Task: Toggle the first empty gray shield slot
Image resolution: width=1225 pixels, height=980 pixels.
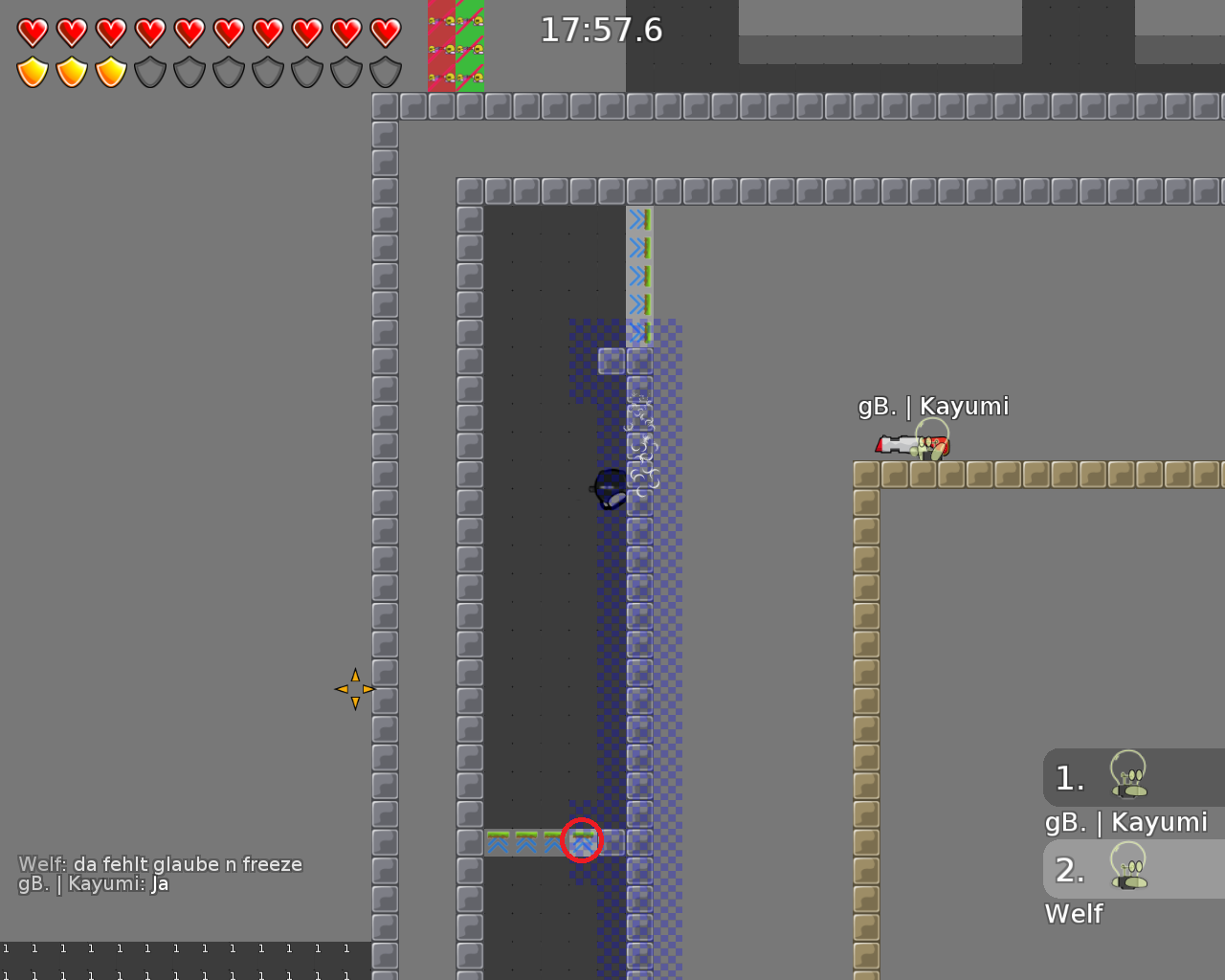Action: pos(149,70)
